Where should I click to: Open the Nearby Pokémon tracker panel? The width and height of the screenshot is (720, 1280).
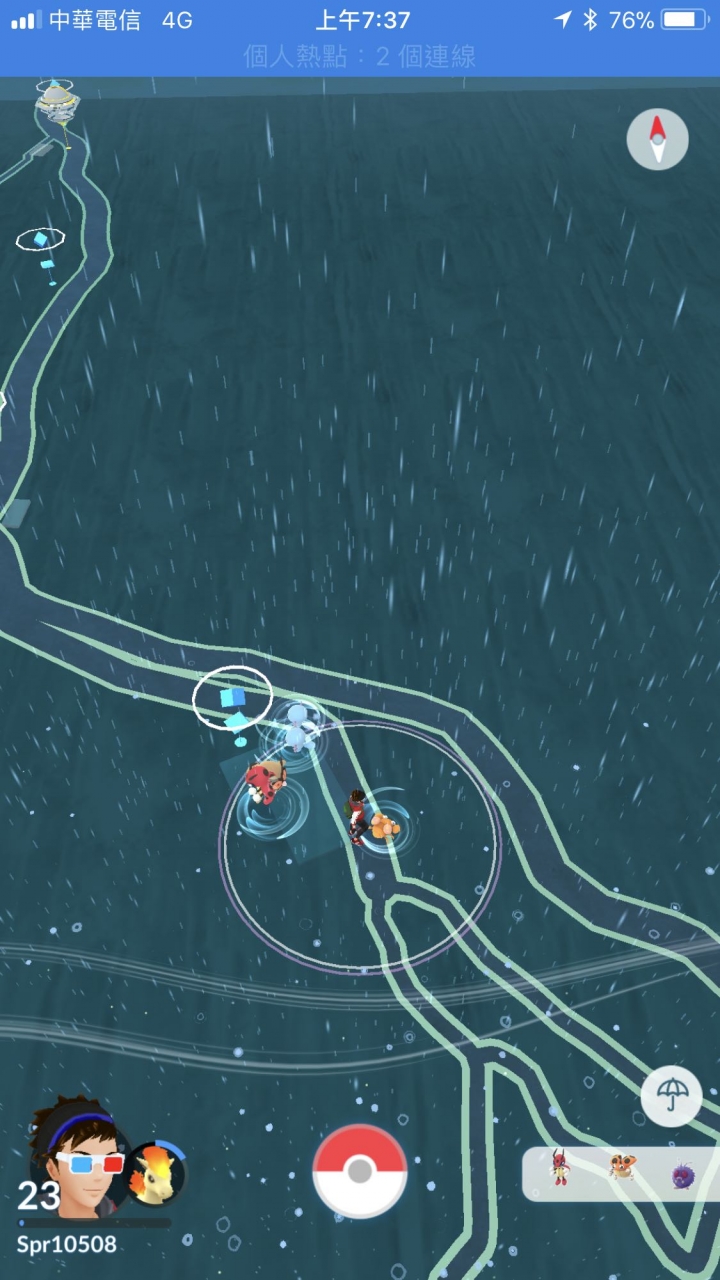(620, 1173)
